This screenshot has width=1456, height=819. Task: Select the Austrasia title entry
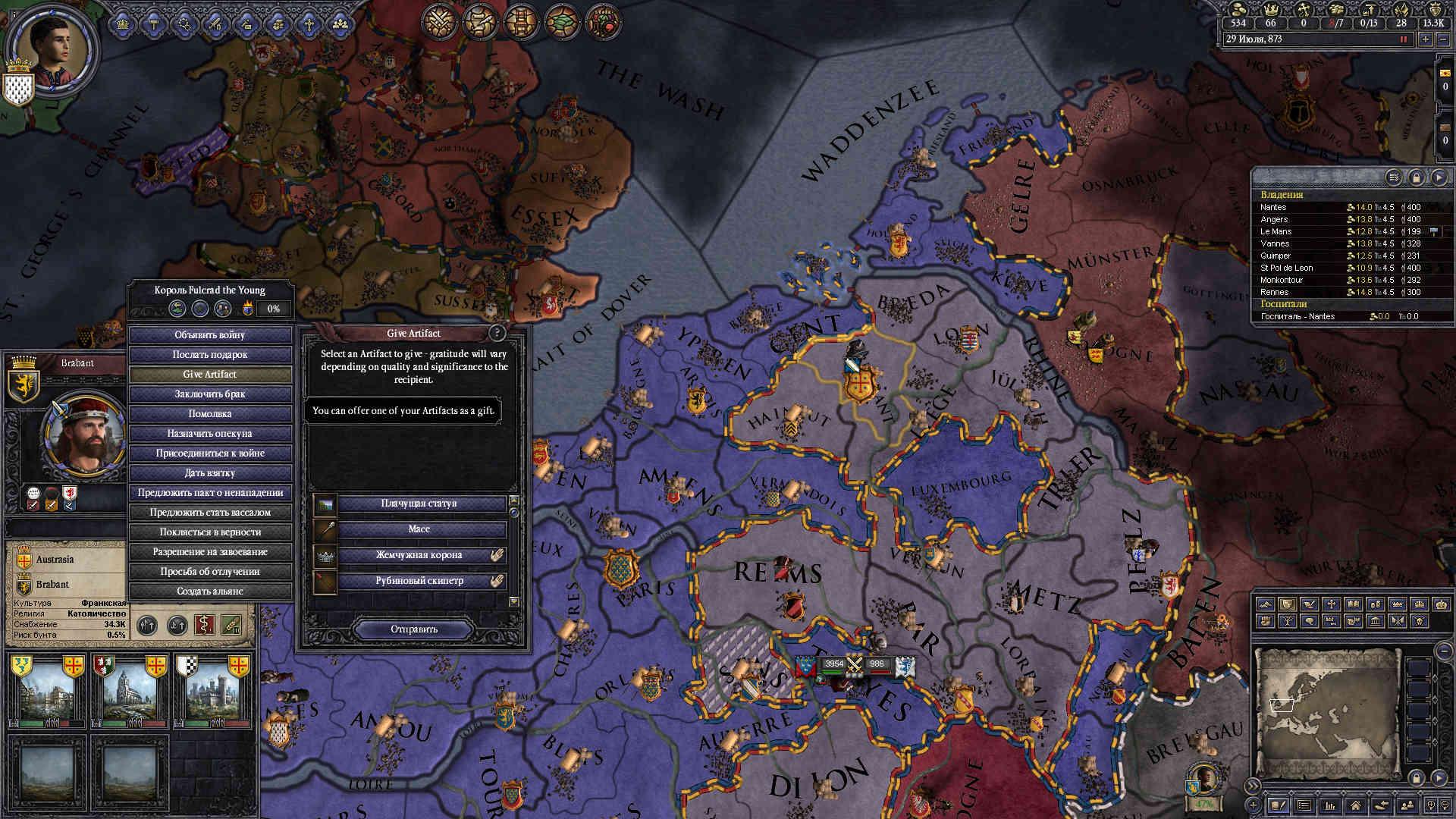point(55,560)
